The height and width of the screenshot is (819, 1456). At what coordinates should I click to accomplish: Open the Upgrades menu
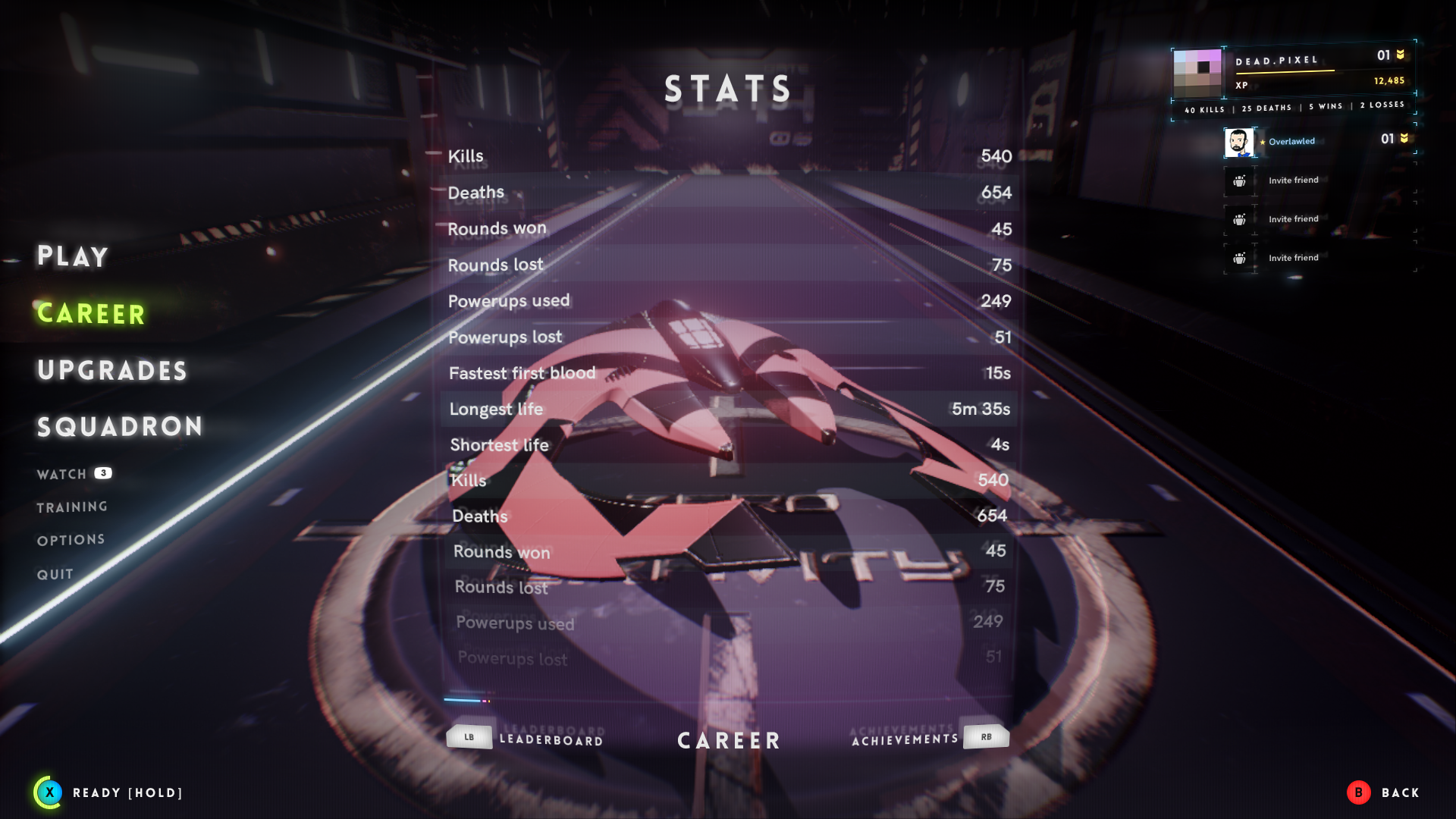click(112, 370)
